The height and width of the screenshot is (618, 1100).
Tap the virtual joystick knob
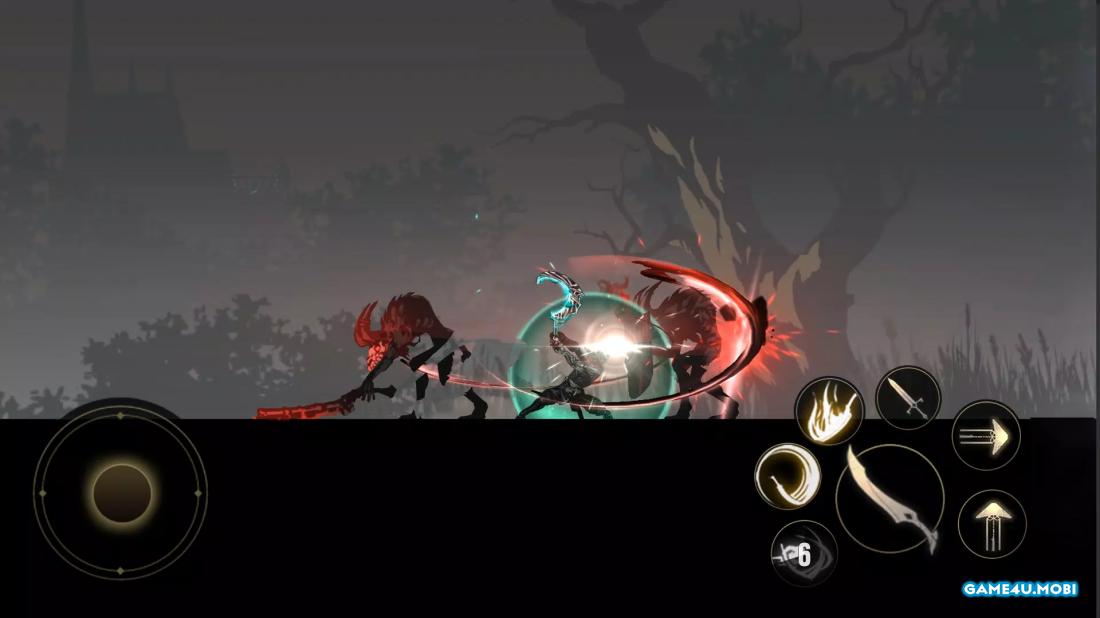[122, 492]
